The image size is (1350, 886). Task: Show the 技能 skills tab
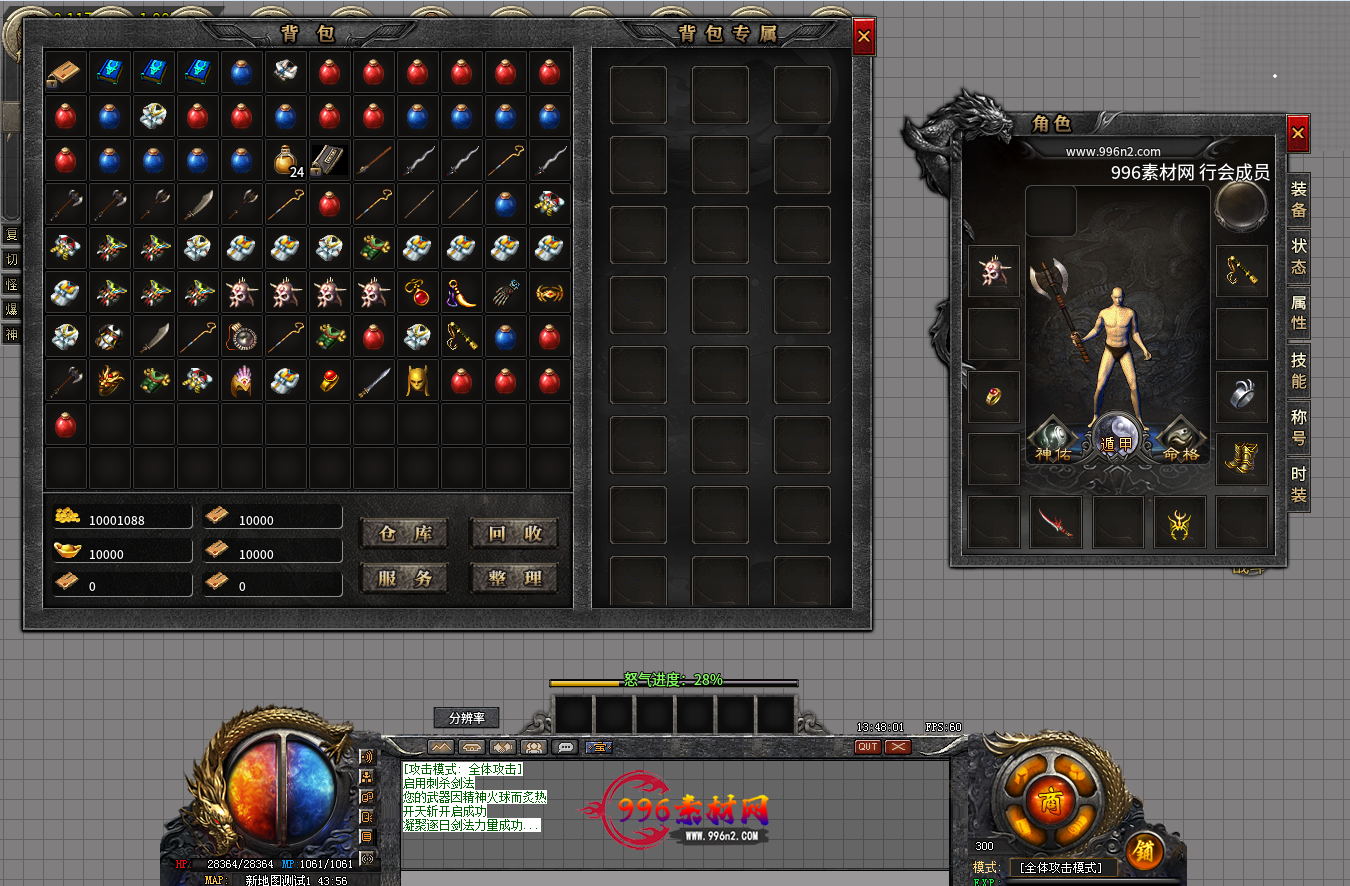(x=1298, y=370)
